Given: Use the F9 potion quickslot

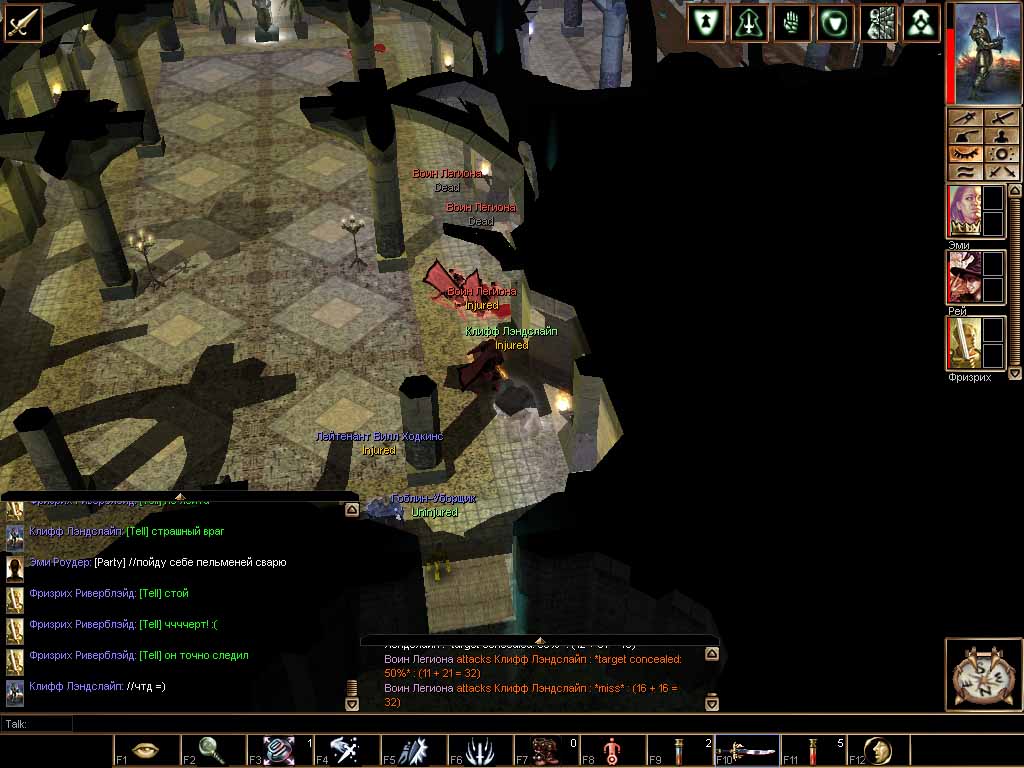Looking at the screenshot, I should (679, 750).
